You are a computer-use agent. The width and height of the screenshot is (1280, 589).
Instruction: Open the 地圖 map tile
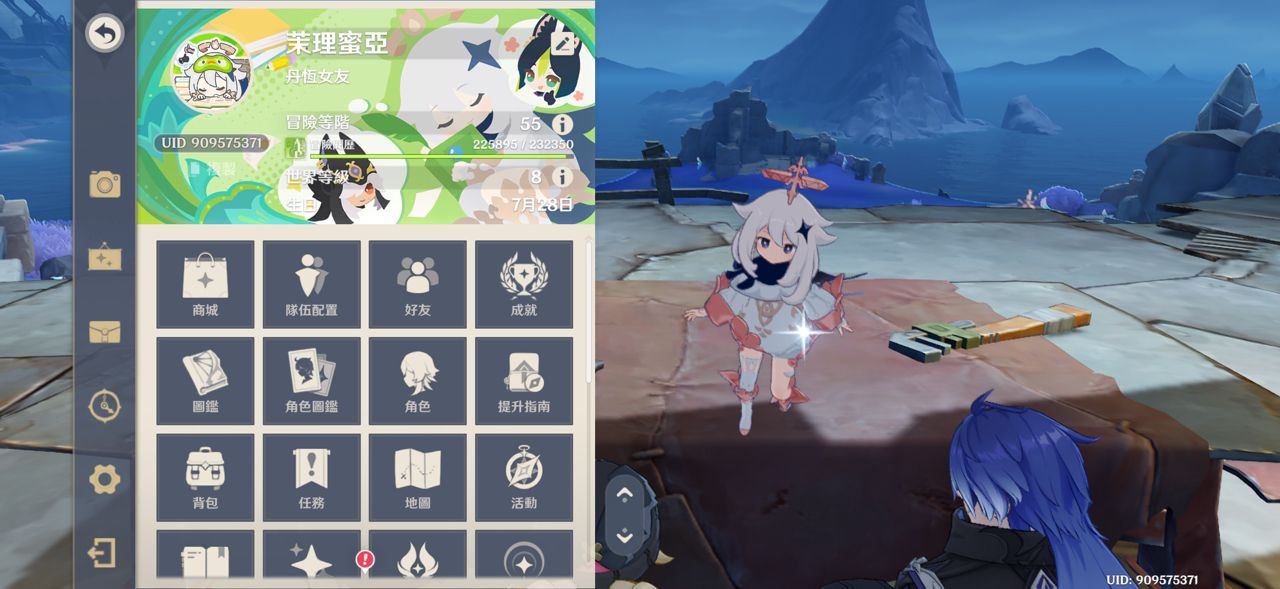coord(417,477)
